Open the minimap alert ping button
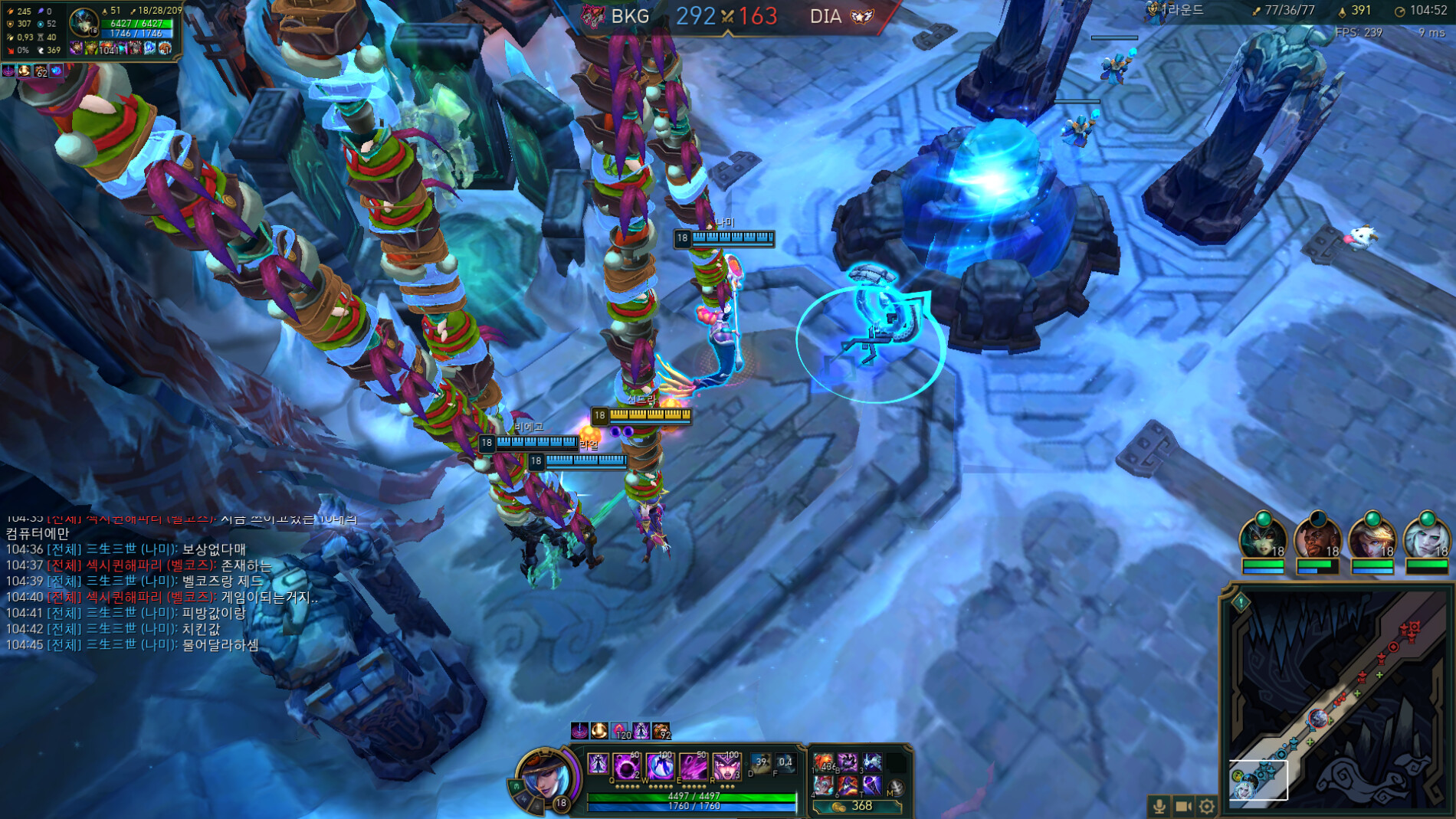The height and width of the screenshot is (819, 1456). click(1241, 603)
